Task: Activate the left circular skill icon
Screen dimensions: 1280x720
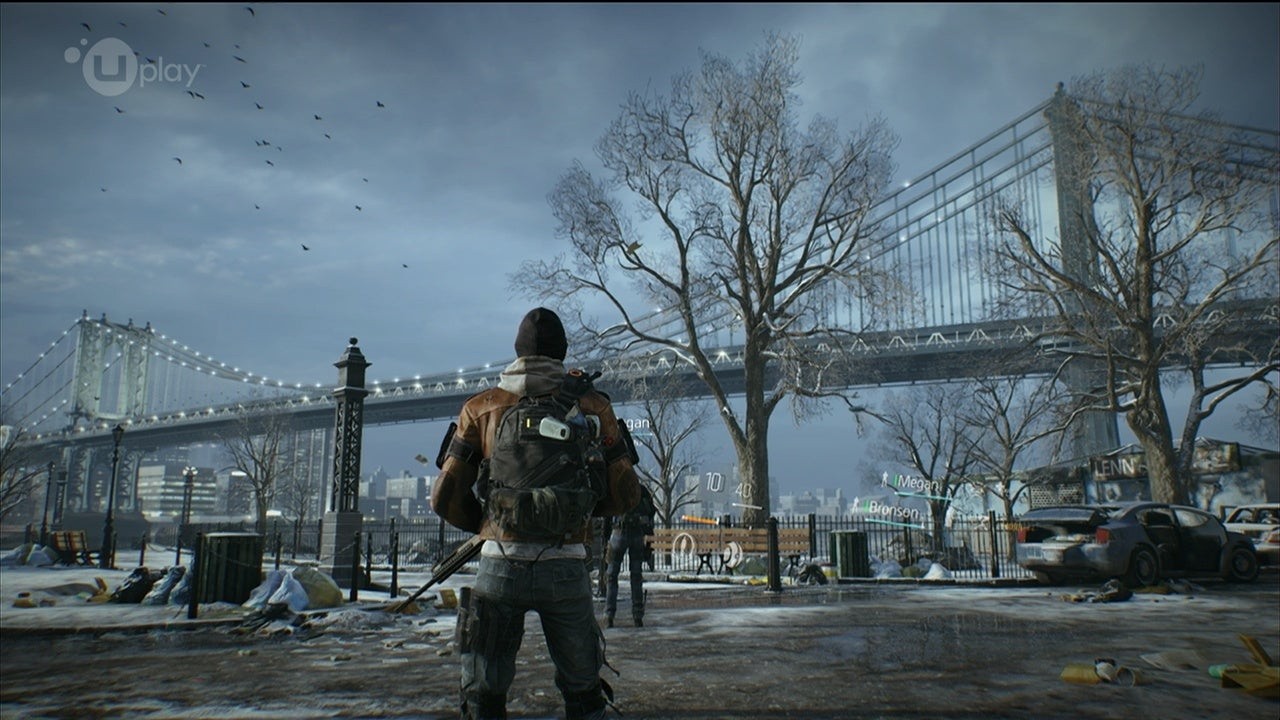Action: point(684,544)
